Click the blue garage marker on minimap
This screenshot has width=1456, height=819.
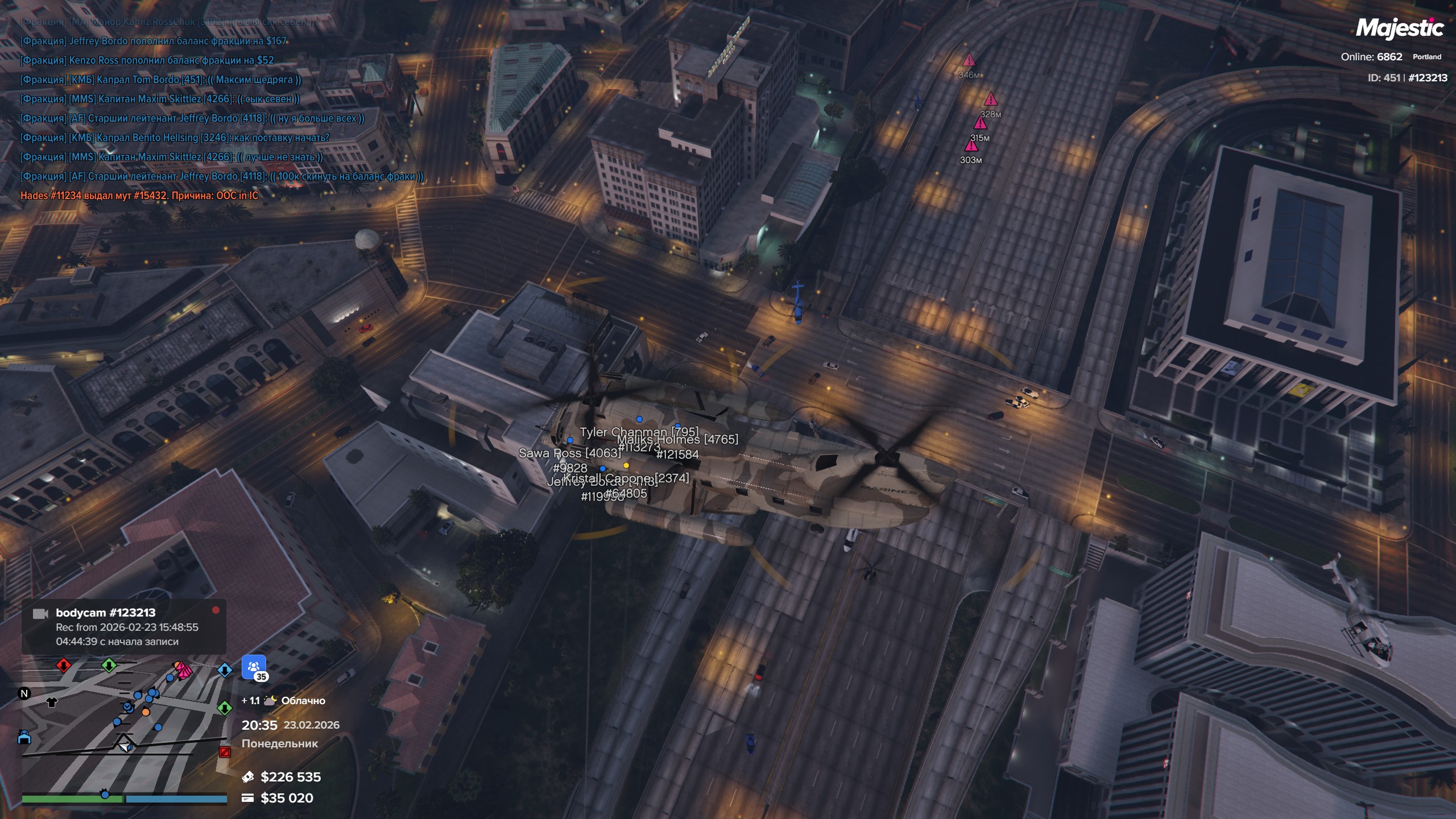coord(24,738)
